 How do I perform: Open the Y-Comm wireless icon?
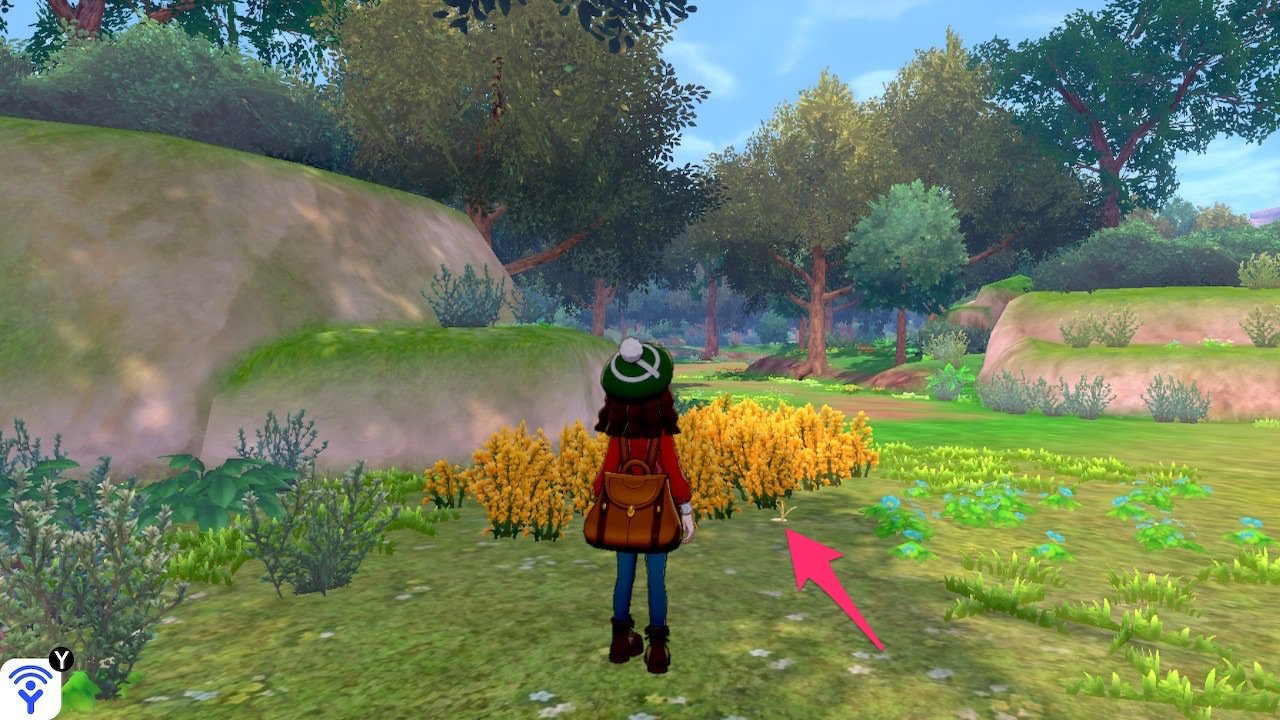[30, 688]
